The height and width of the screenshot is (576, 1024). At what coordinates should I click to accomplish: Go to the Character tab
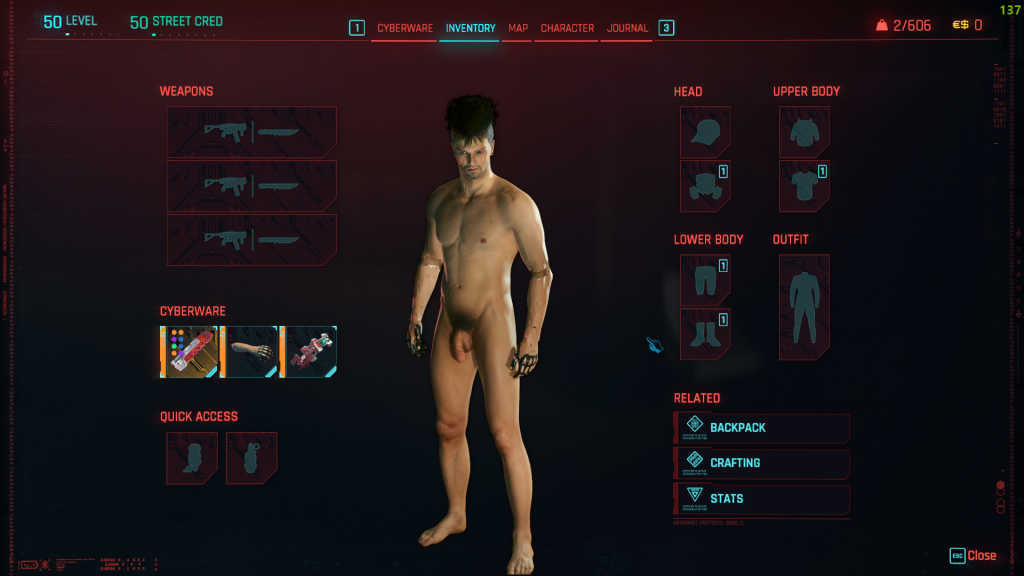[567, 28]
